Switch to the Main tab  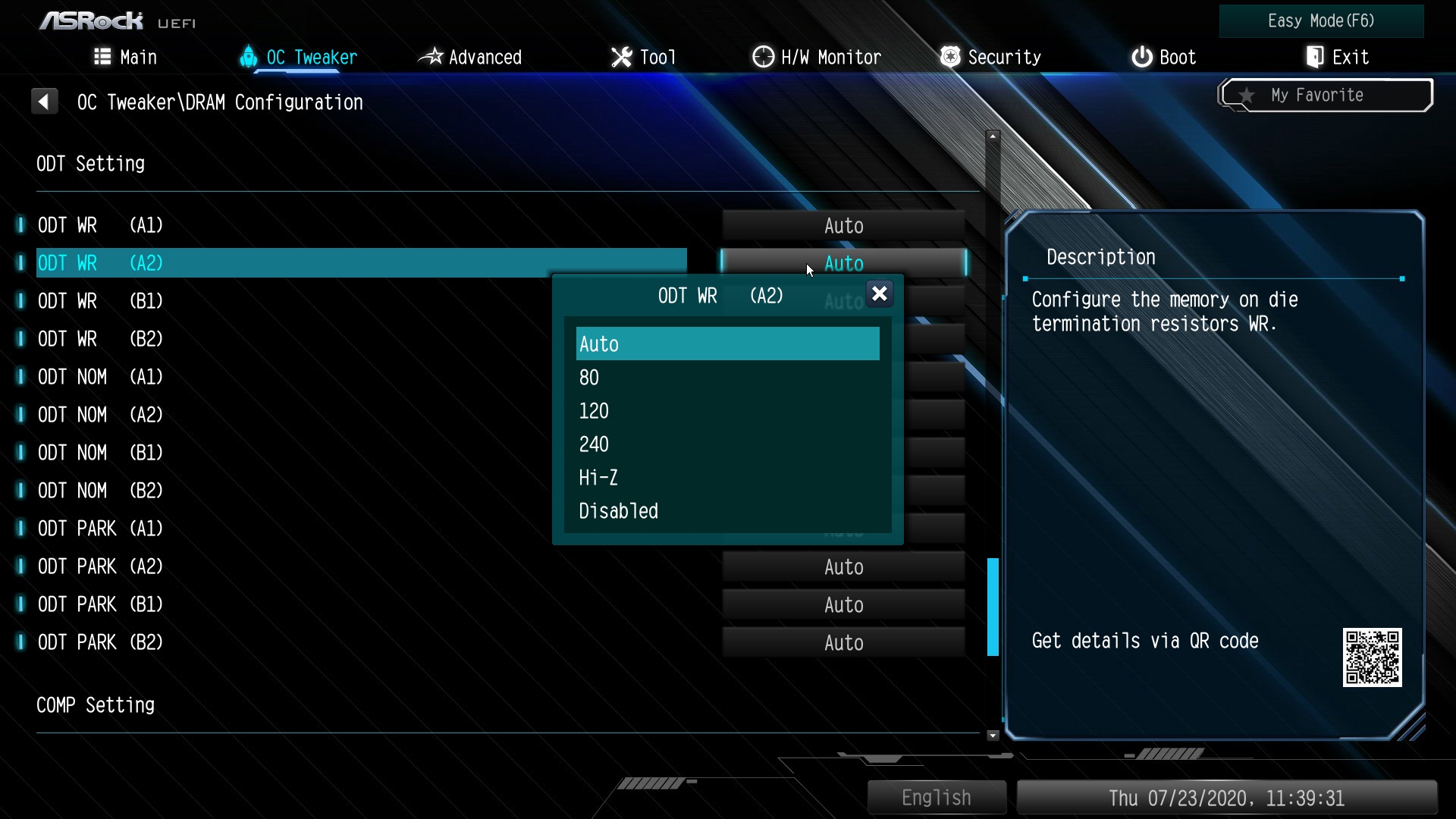(126, 58)
